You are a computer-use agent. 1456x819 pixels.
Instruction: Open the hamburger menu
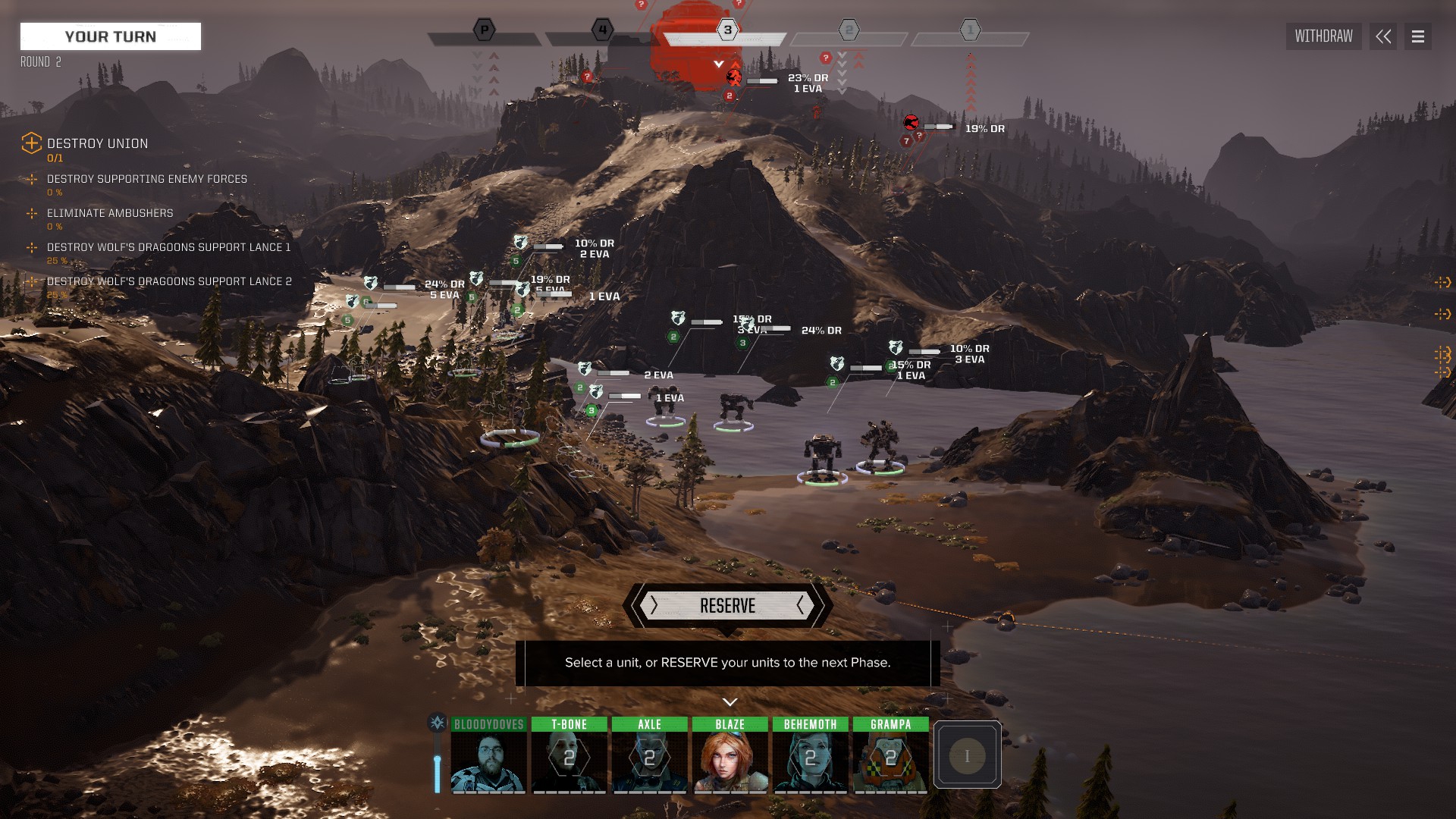1418,36
